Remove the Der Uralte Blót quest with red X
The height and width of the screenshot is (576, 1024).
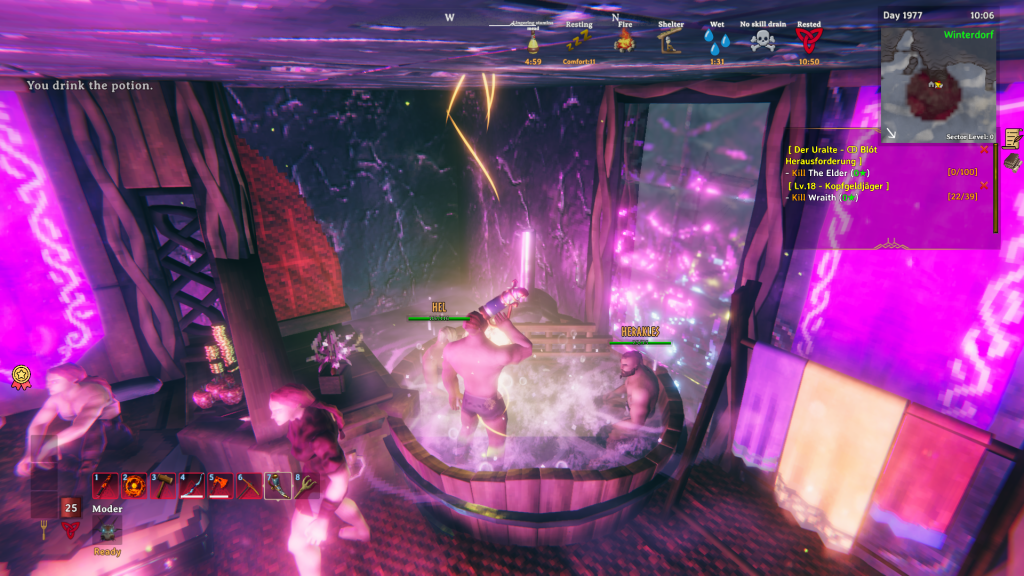985,150
